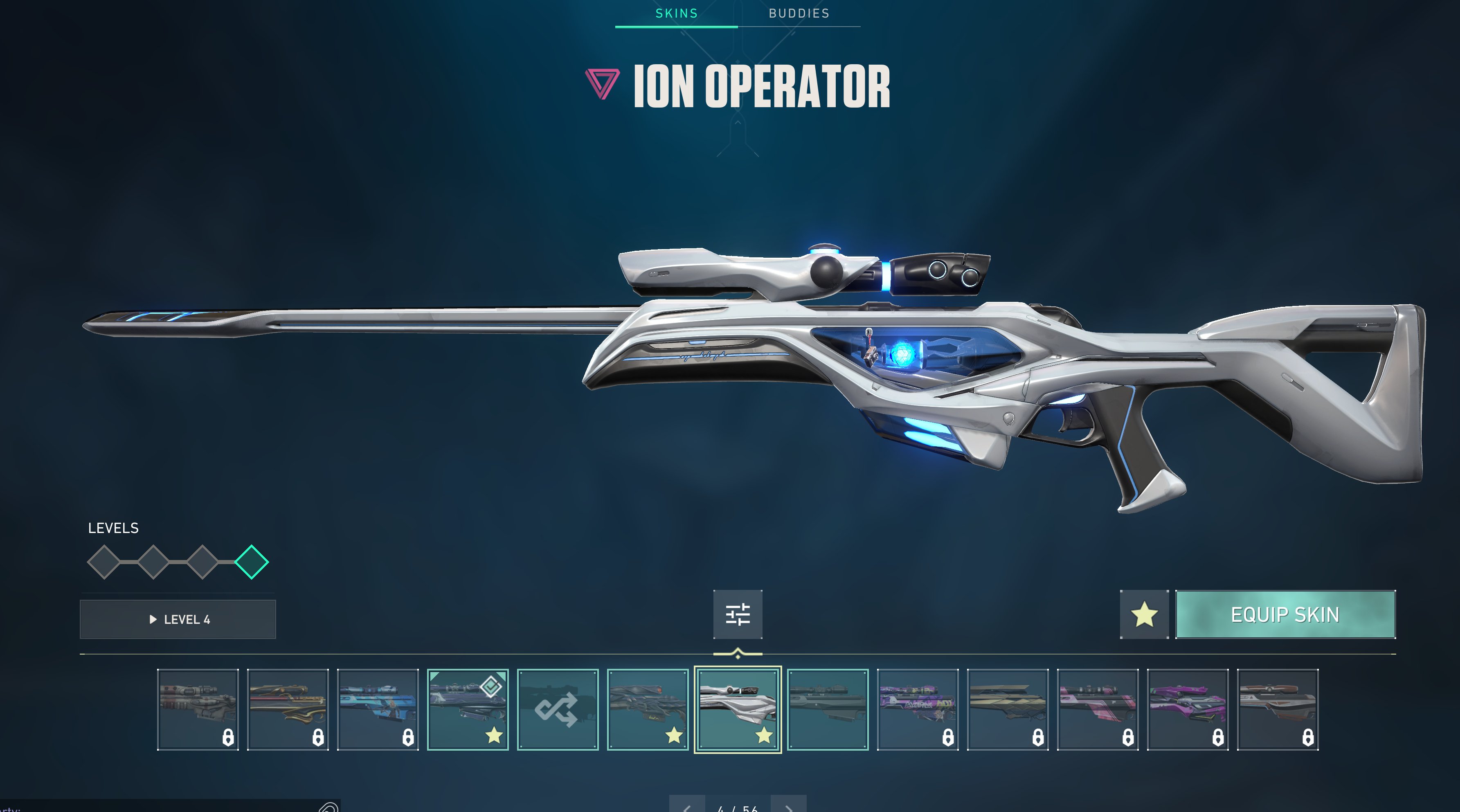
Task: Pick the currently equipped checkmarked skin thumbnail
Action: coord(468,709)
